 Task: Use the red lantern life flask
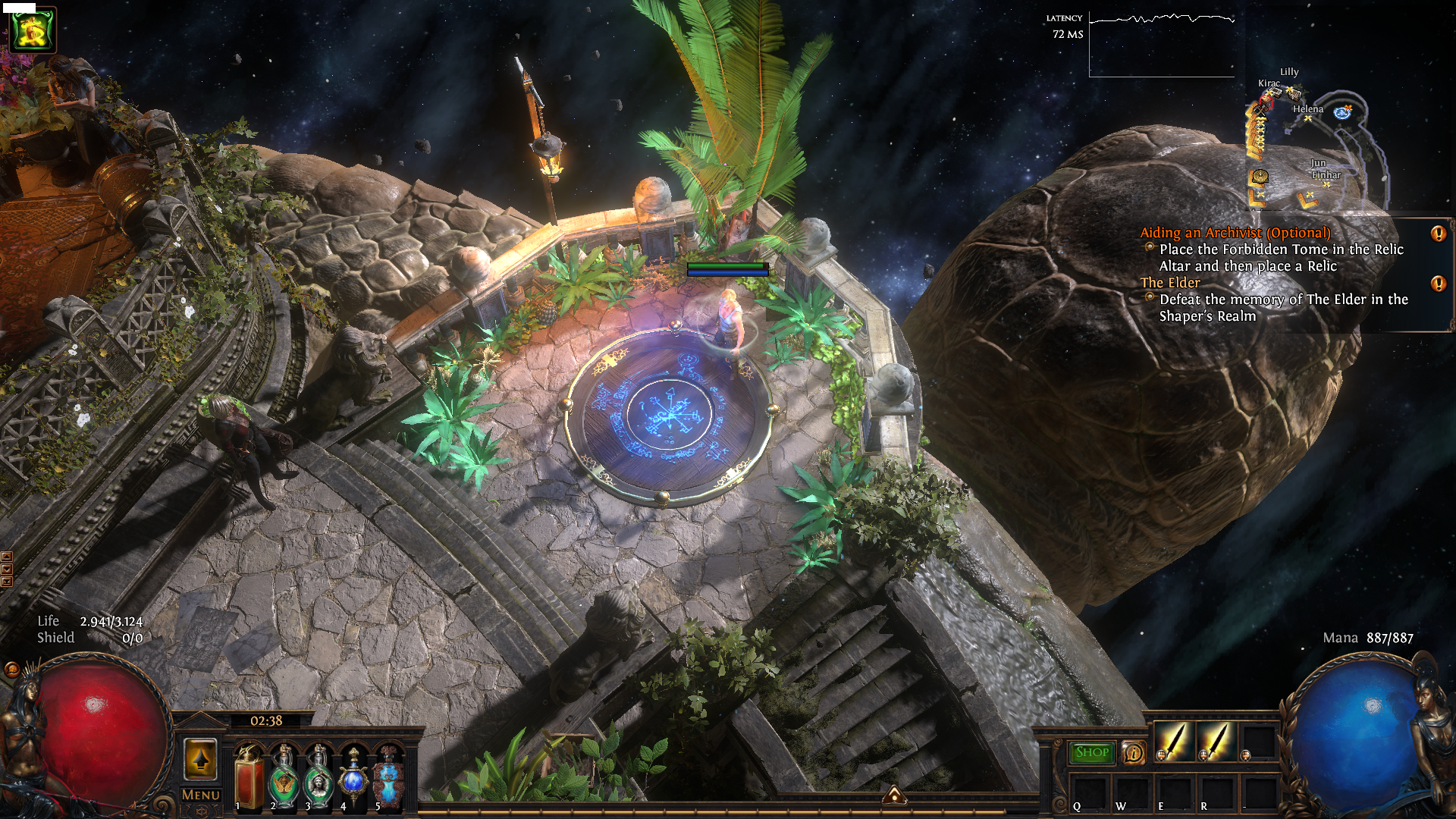click(249, 777)
